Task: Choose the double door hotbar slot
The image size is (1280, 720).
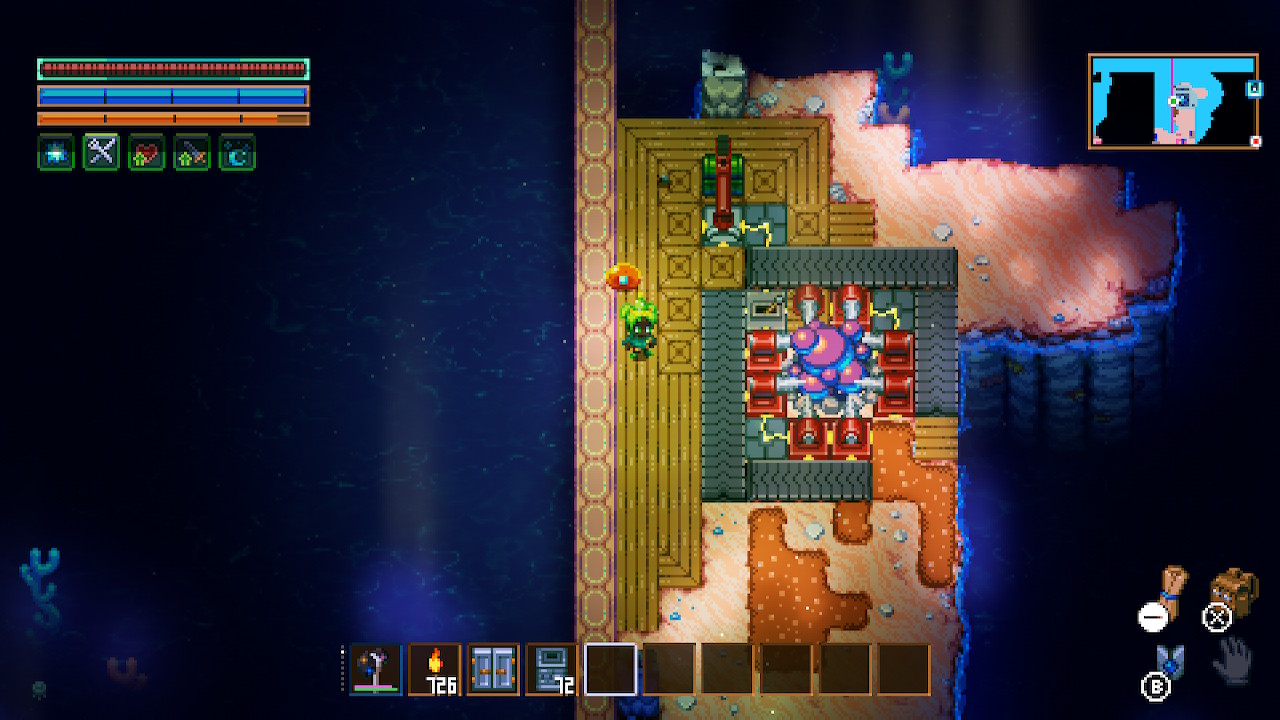Action: click(x=494, y=669)
